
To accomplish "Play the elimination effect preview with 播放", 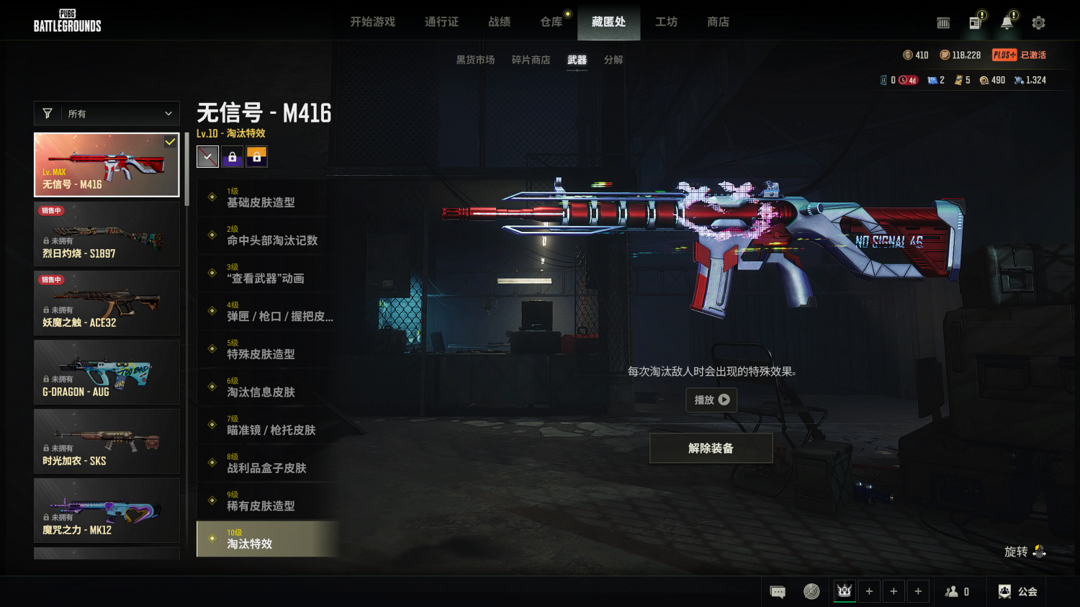I will point(711,400).
